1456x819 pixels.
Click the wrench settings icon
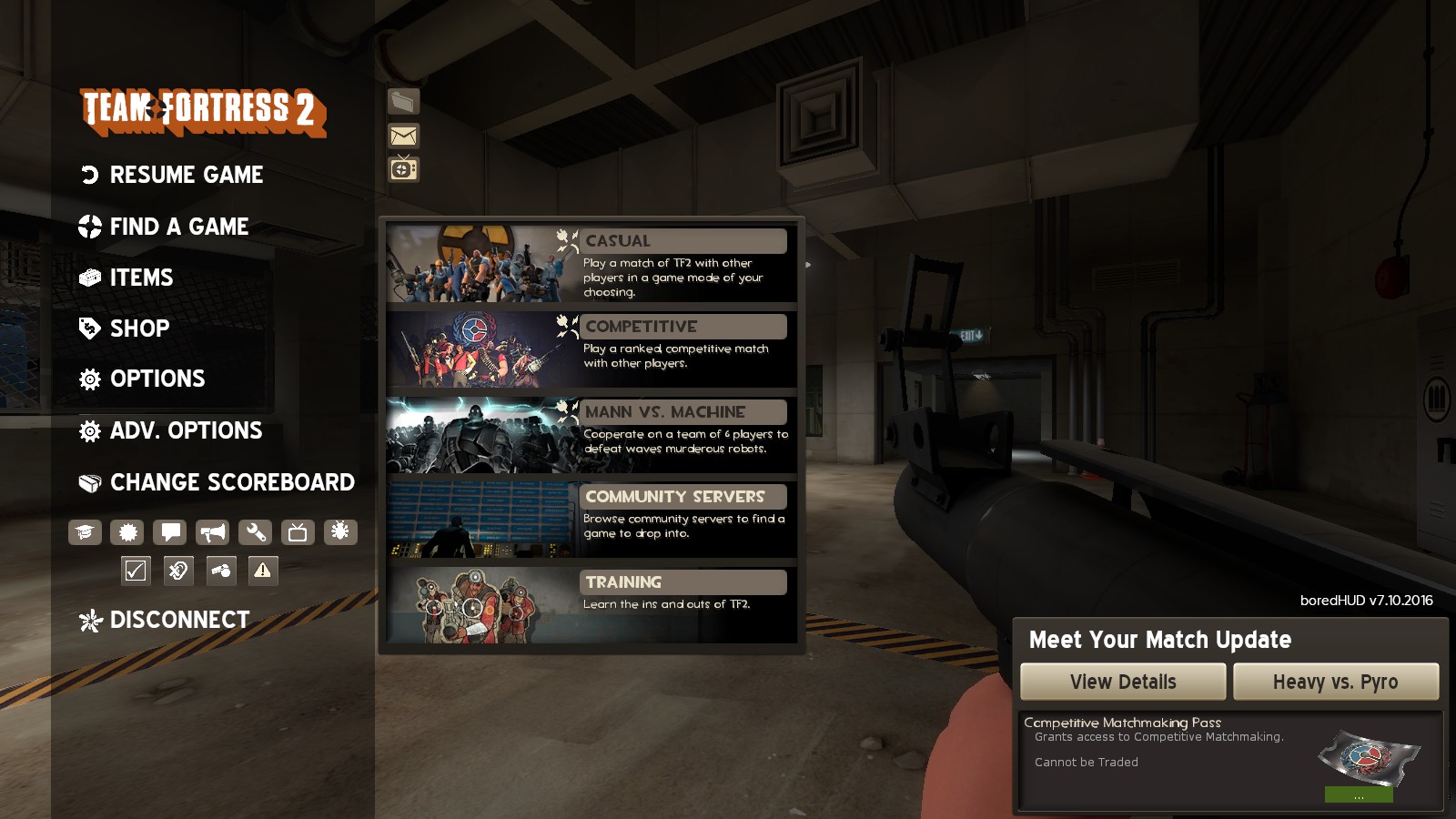(253, 532)
